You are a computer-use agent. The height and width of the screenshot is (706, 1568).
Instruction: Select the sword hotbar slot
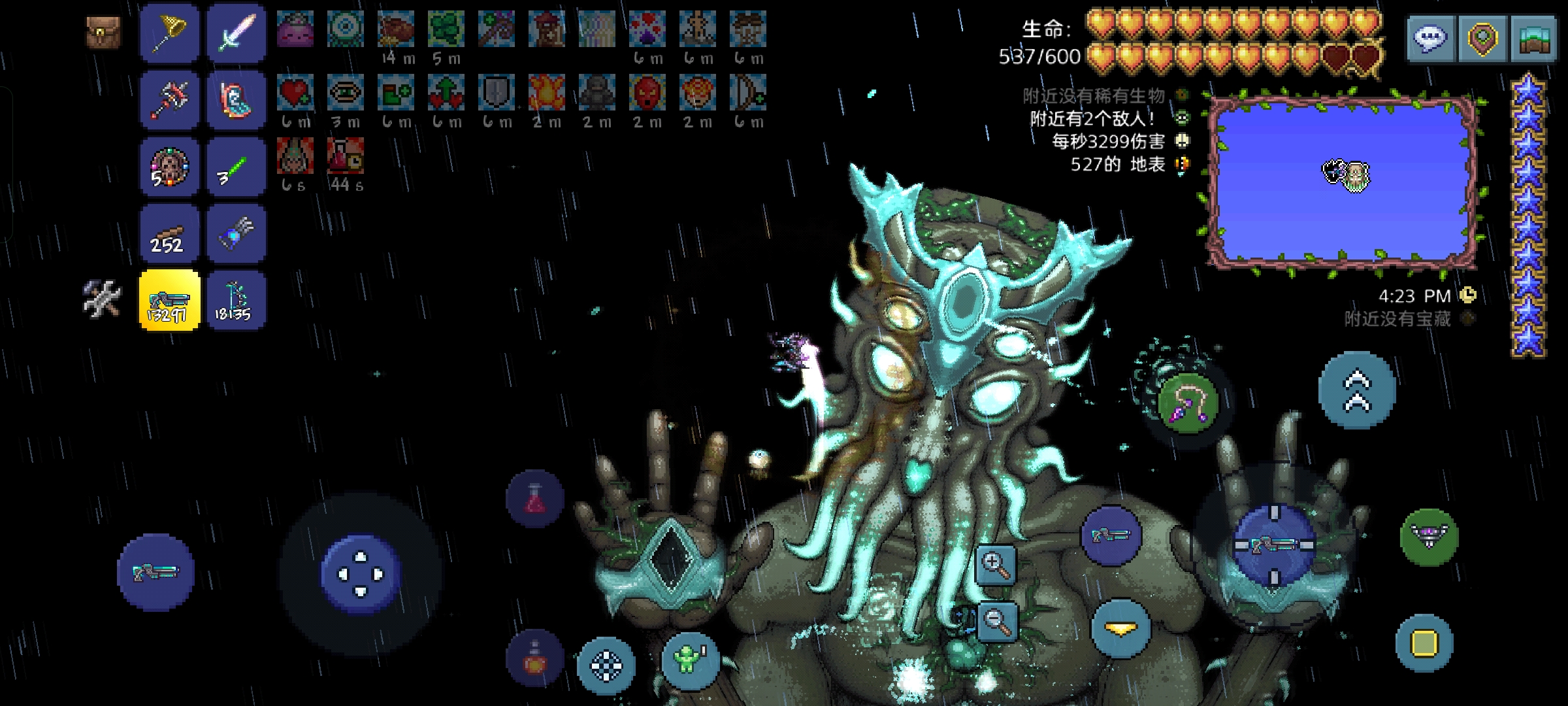click(x=236, y=33)
